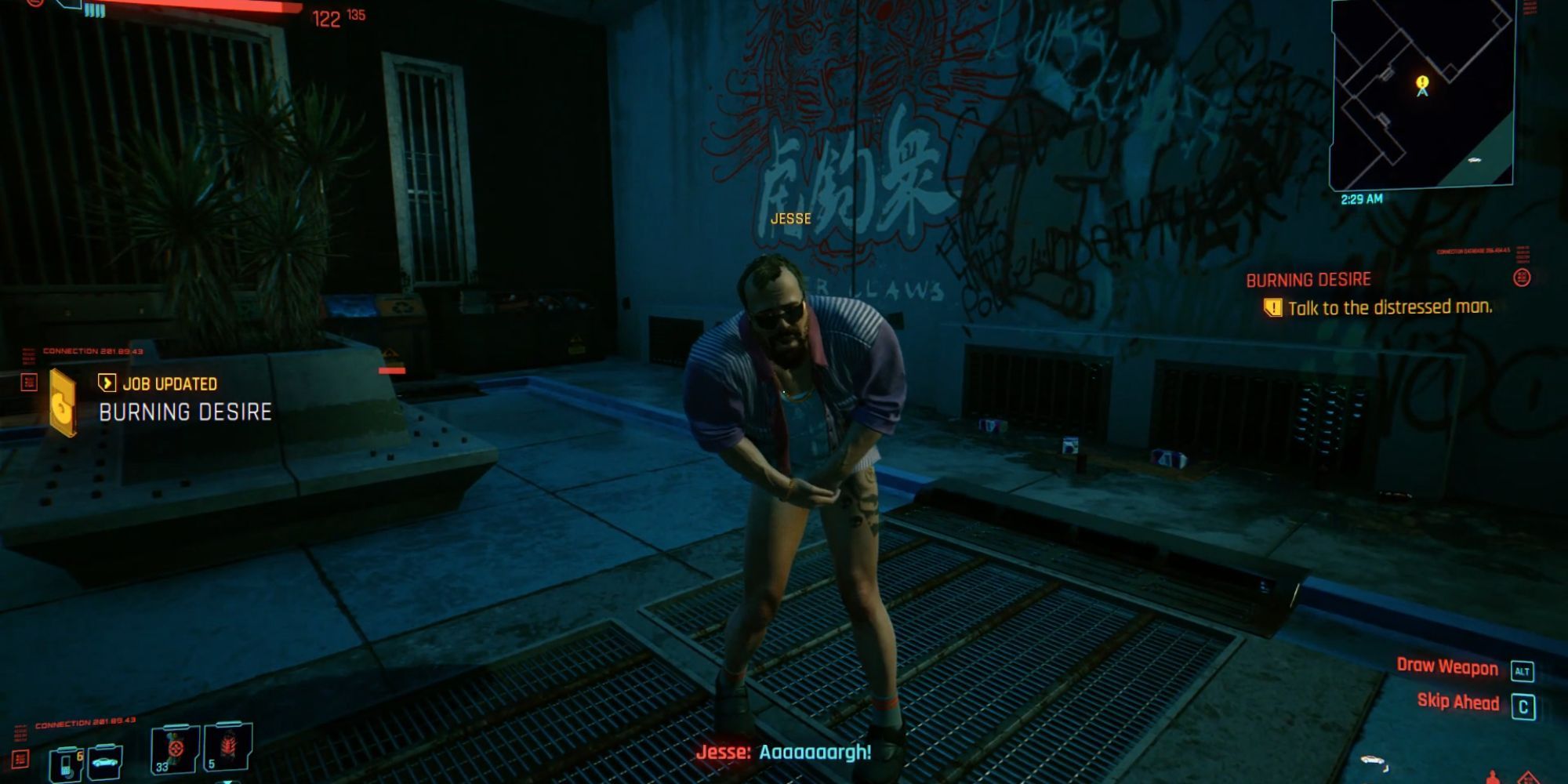Viewport: 1568px width, 784px height.
Task: Select the healing item icon showing 5 charges
Action: (227, 746)
